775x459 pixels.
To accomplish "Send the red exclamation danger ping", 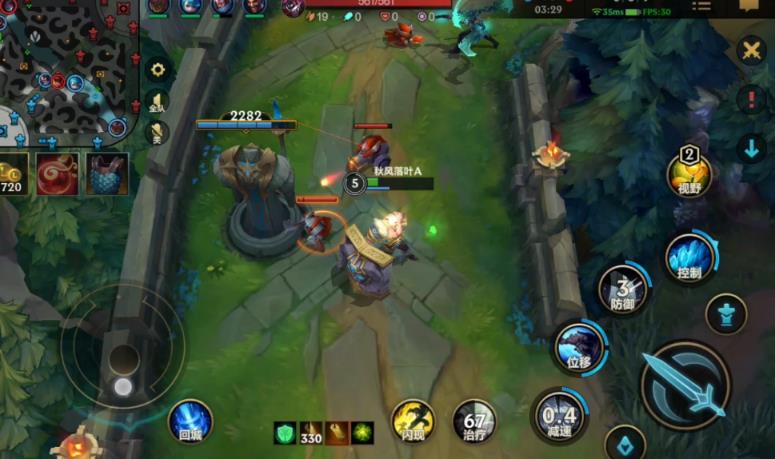I will click(751, 99).
